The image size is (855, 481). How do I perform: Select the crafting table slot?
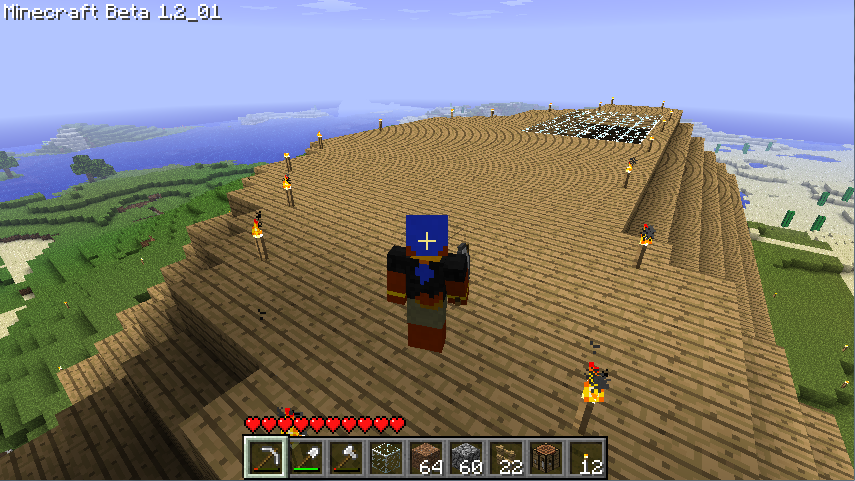tap(545, 458)
